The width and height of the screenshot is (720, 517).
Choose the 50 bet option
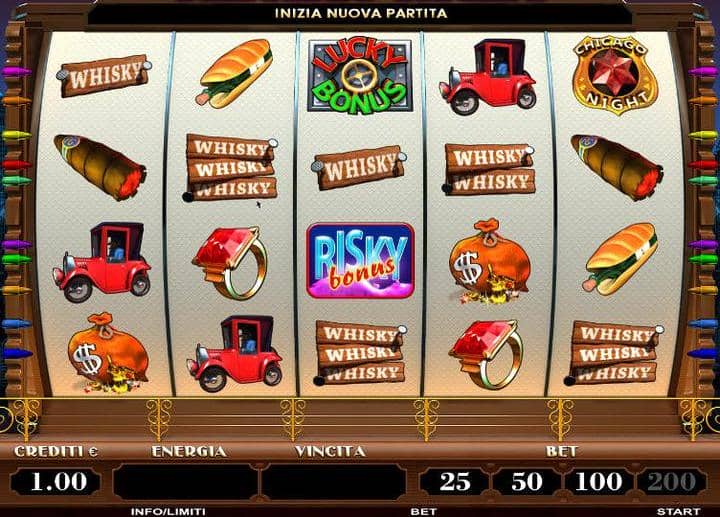[525, 481]
